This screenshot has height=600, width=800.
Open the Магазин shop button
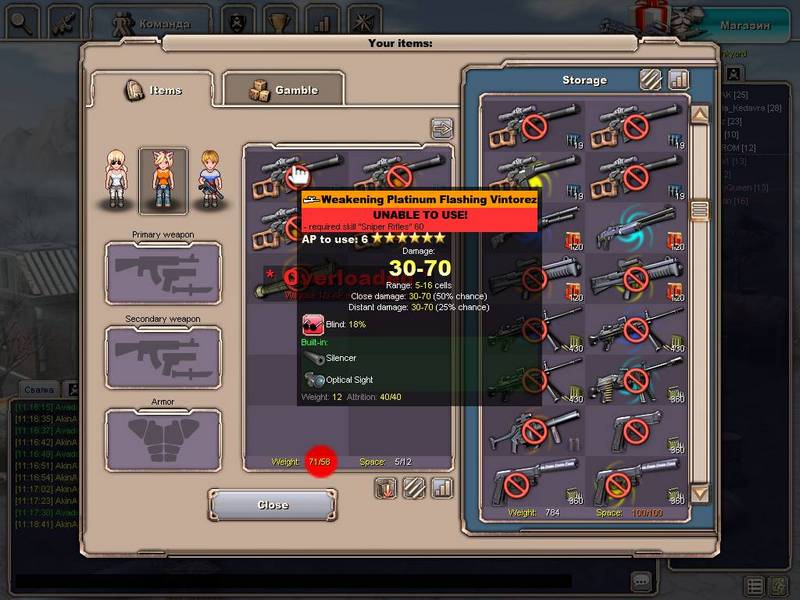pos(746,25)
